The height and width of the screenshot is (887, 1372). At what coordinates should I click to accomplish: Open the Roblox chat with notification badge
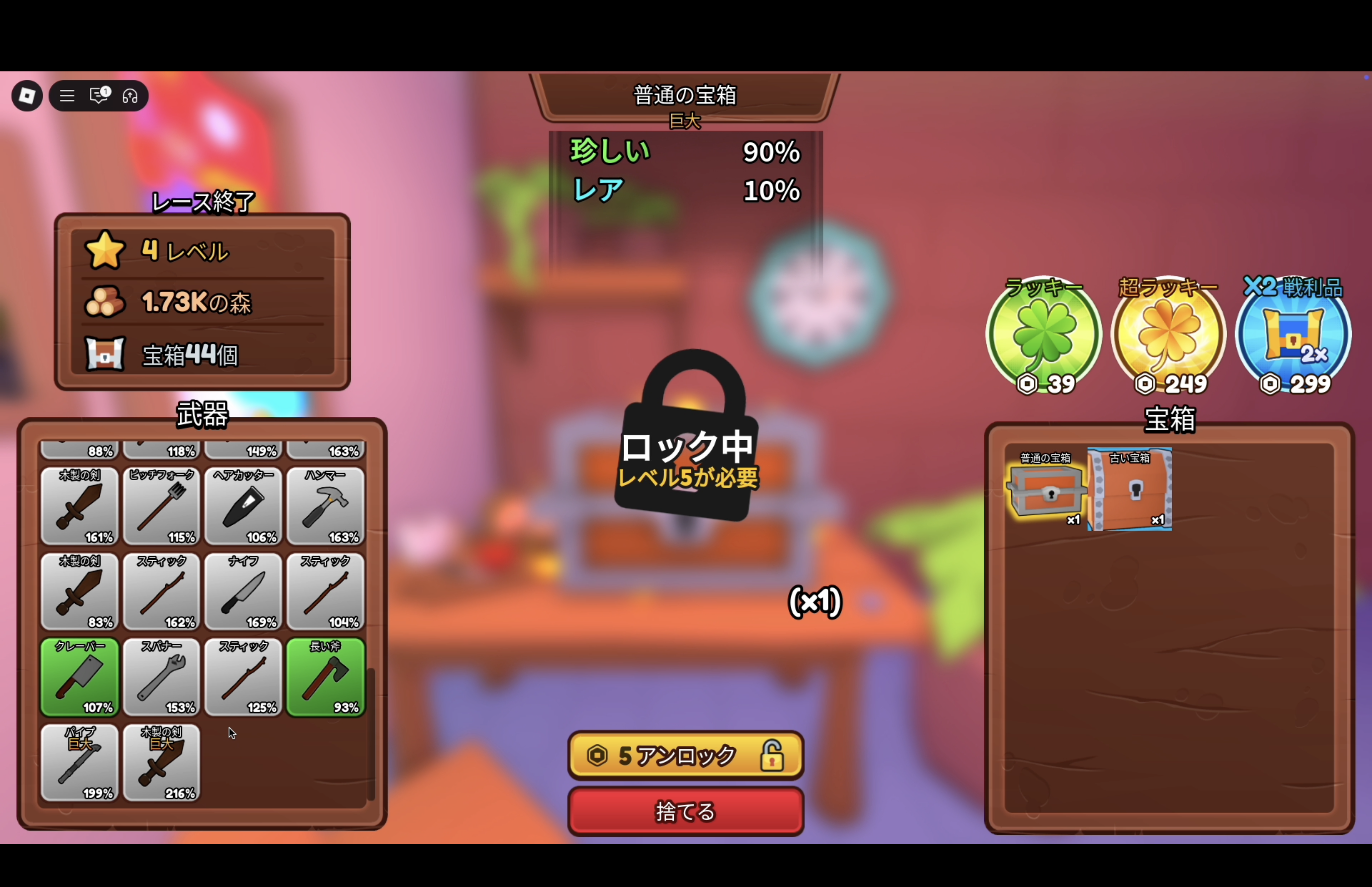coord(99,96)
